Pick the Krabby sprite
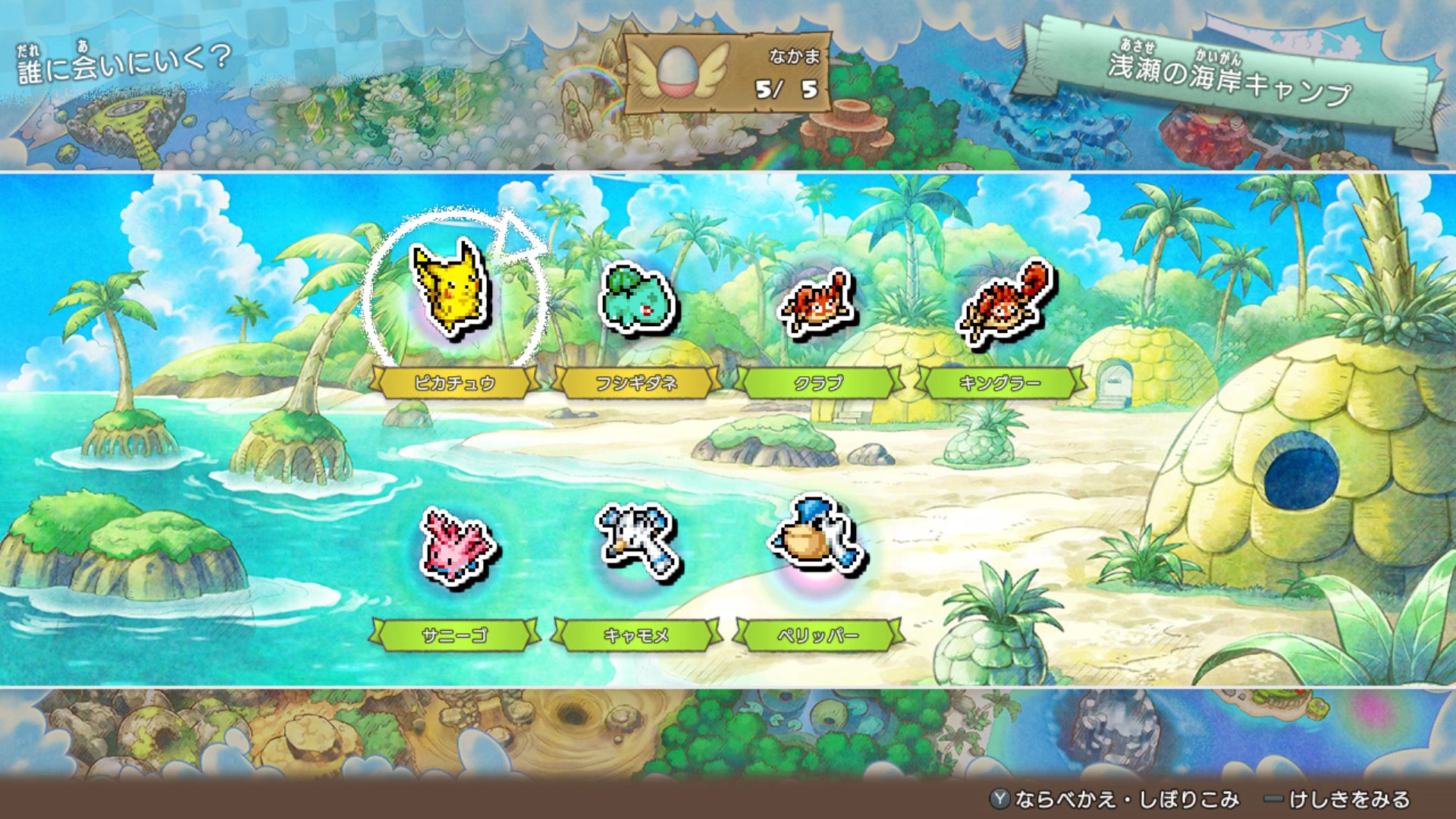Screen dimensions: 1456x819 tap(817, 303)
